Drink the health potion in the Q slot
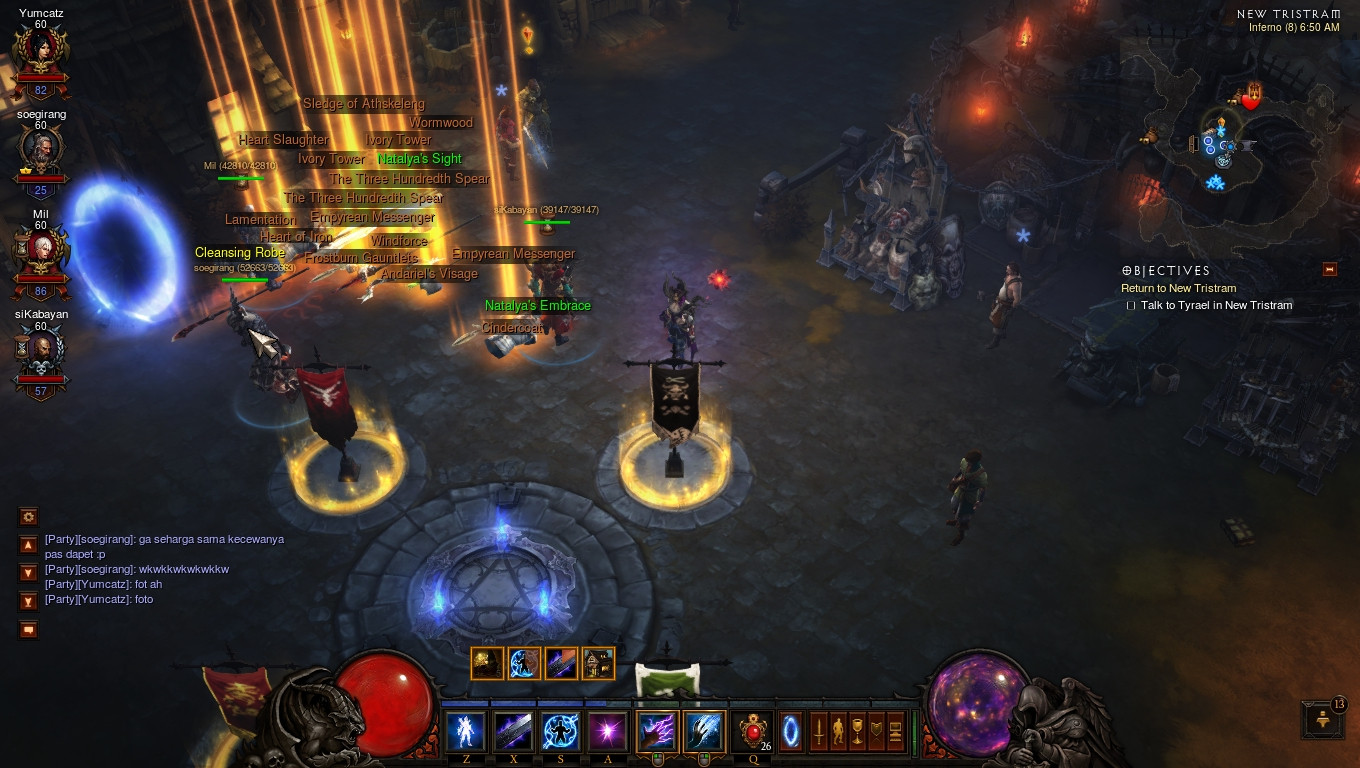 click(753, 731)
